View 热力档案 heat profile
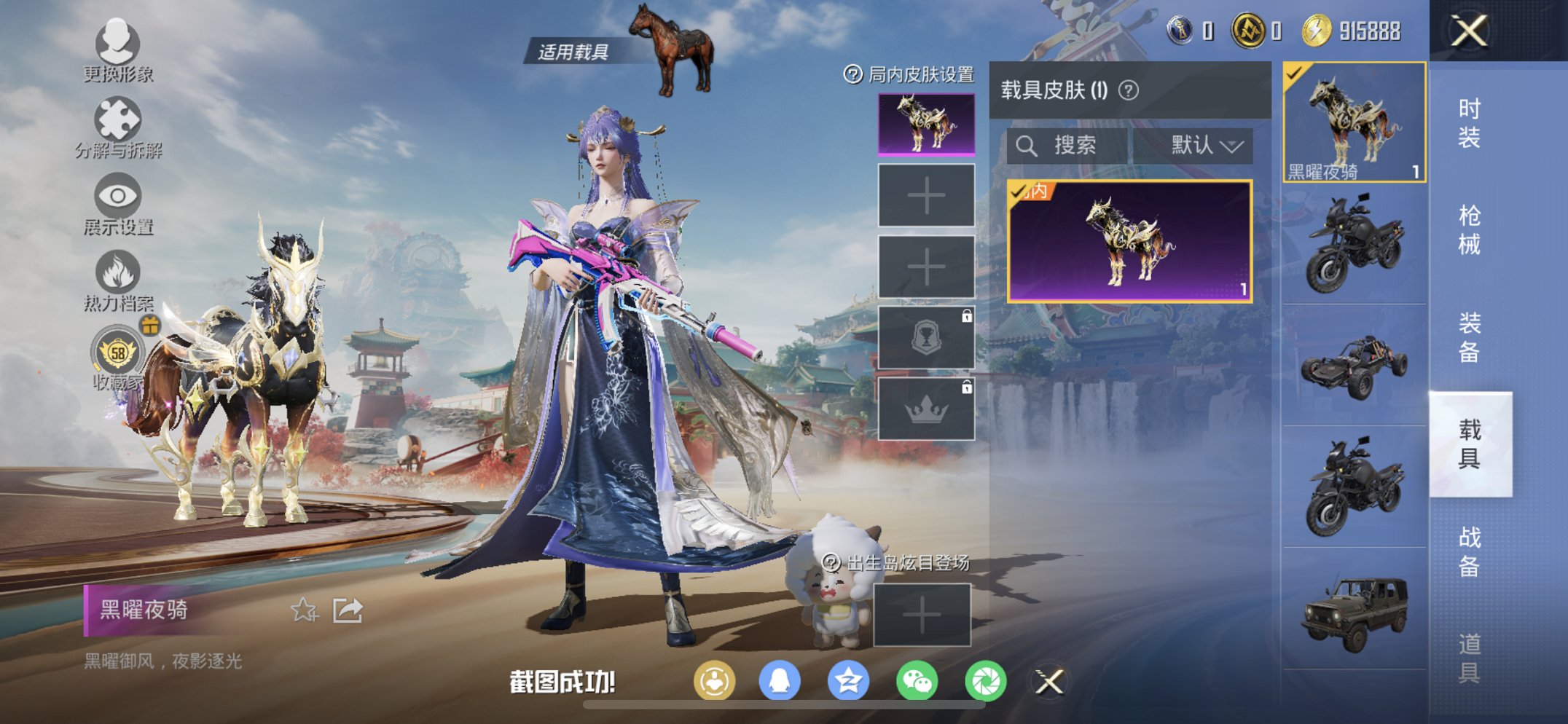1568x724 pixels. pos(118,275)
